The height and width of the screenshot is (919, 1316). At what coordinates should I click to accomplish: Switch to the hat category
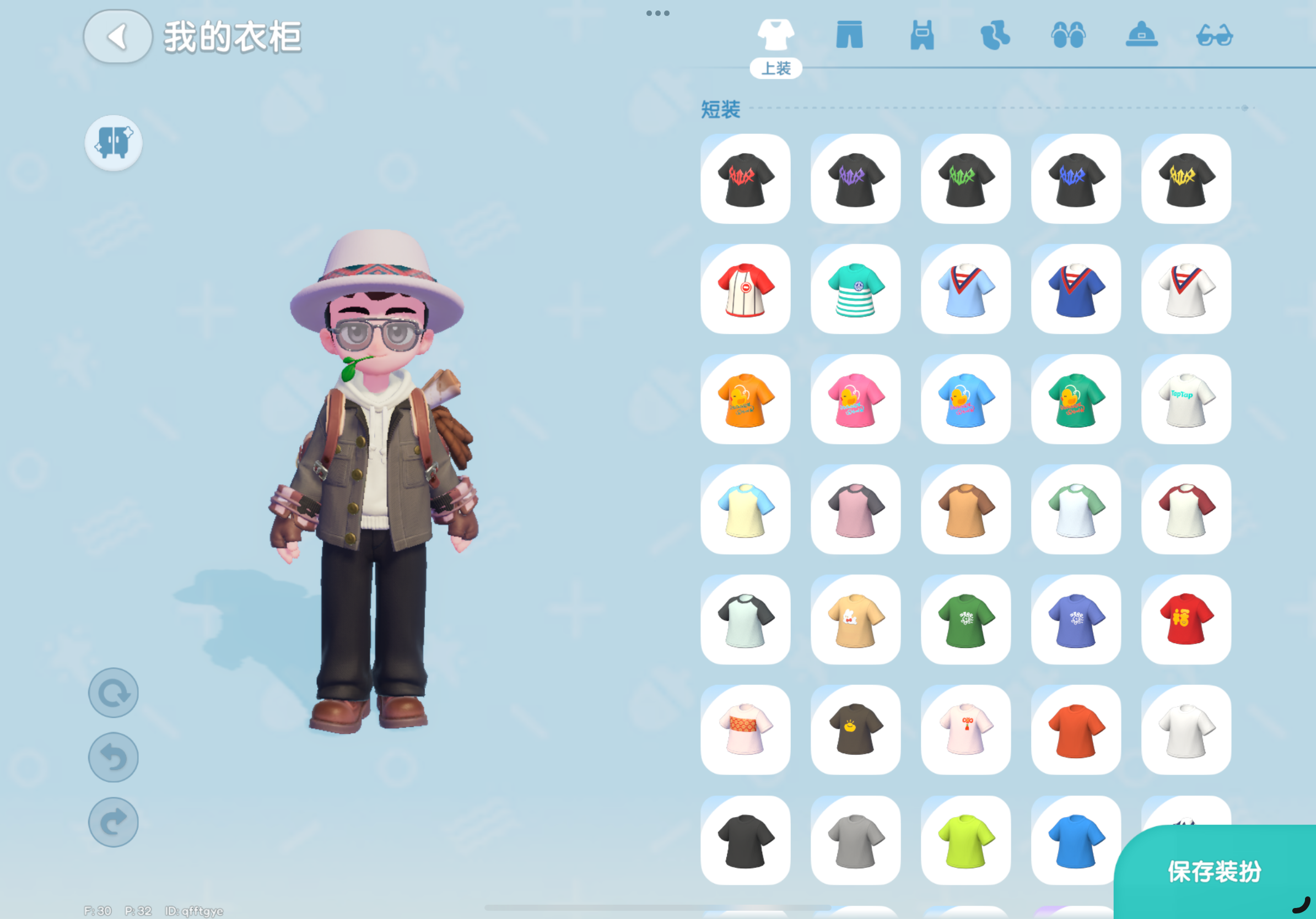click(x=1143, y=35)
